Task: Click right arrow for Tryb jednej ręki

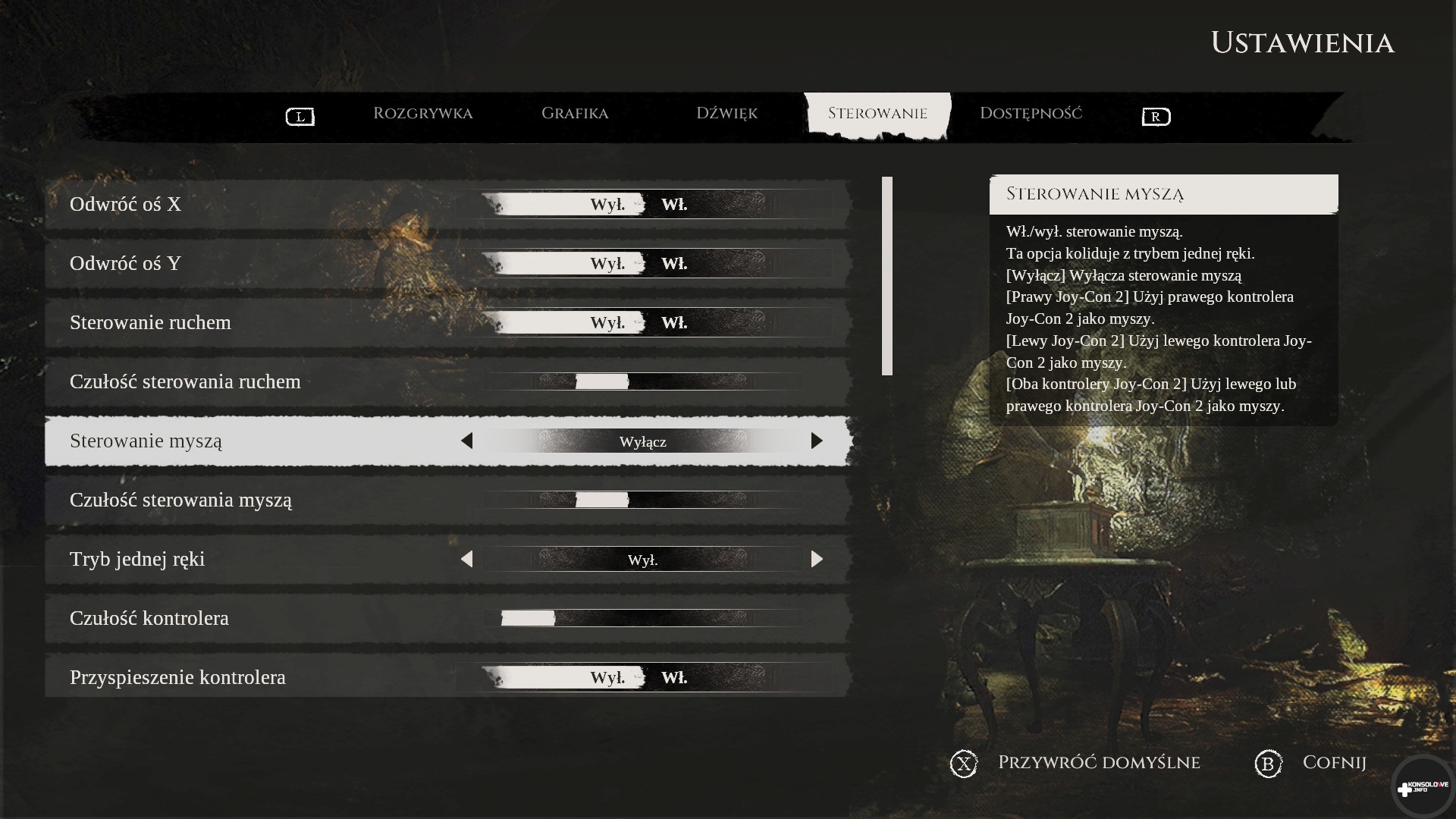Action: 817,559
